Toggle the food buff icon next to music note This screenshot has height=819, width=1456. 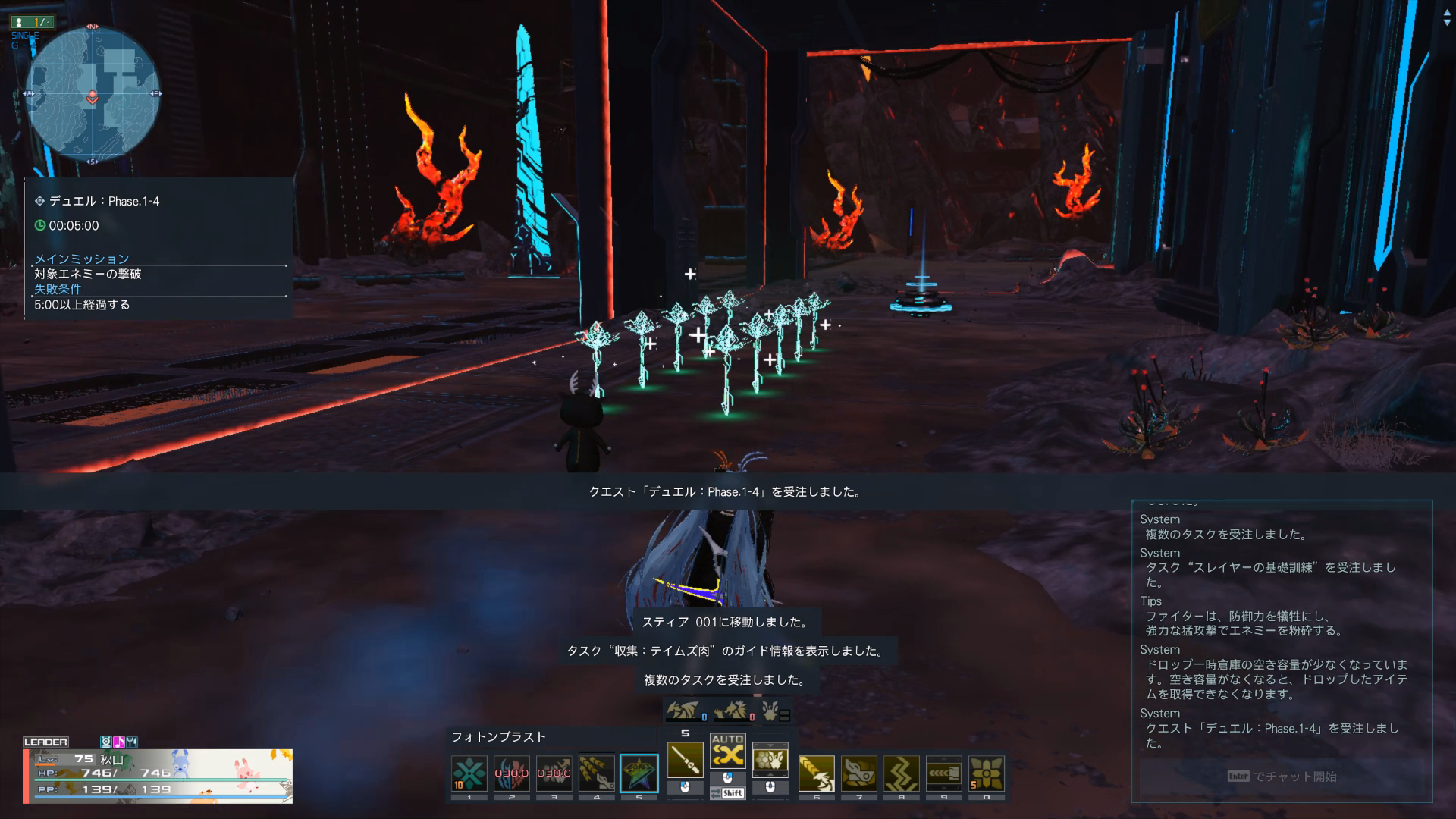click(132, 742)
